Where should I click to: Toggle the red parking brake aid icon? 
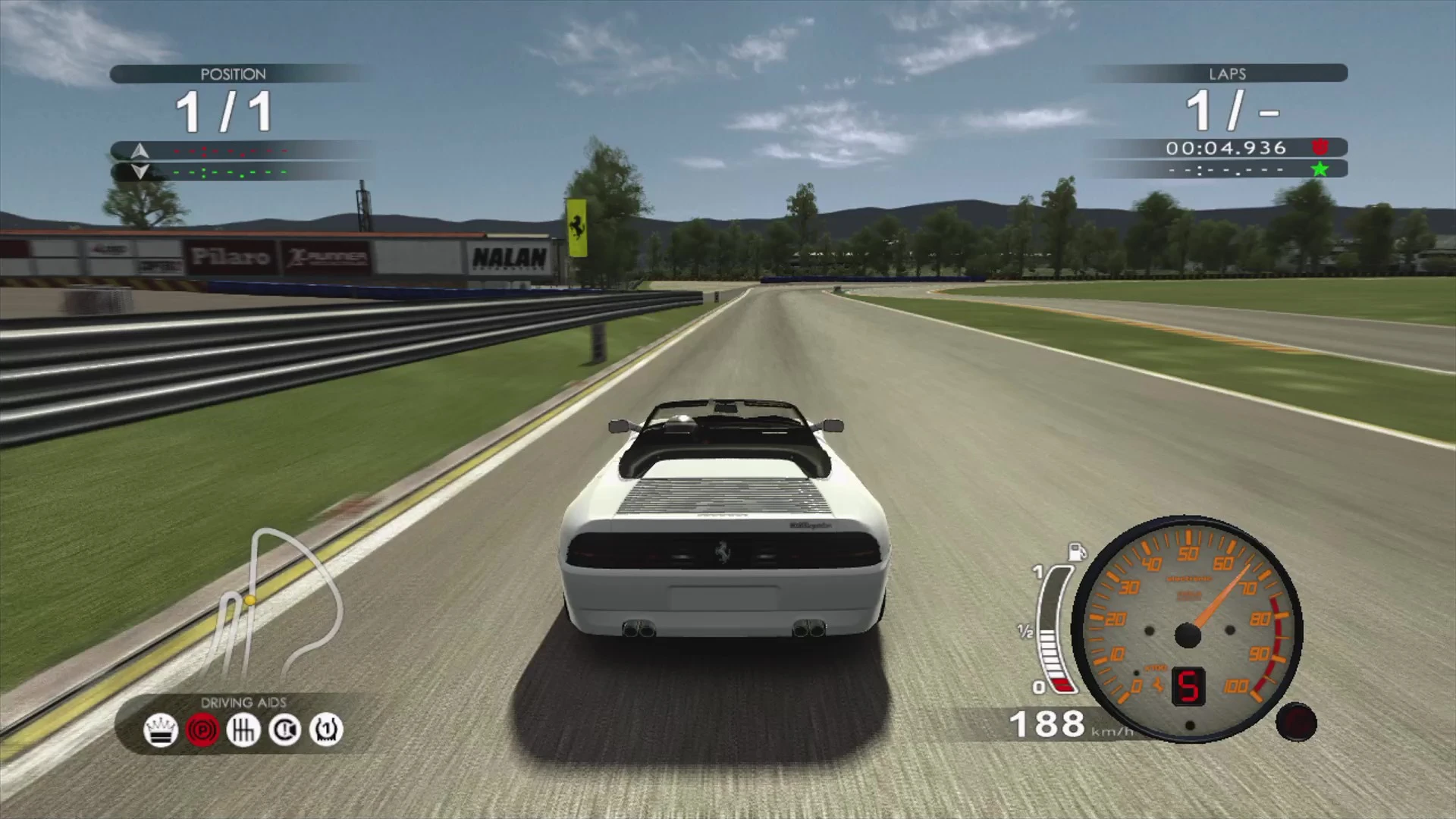pos(202,730)
